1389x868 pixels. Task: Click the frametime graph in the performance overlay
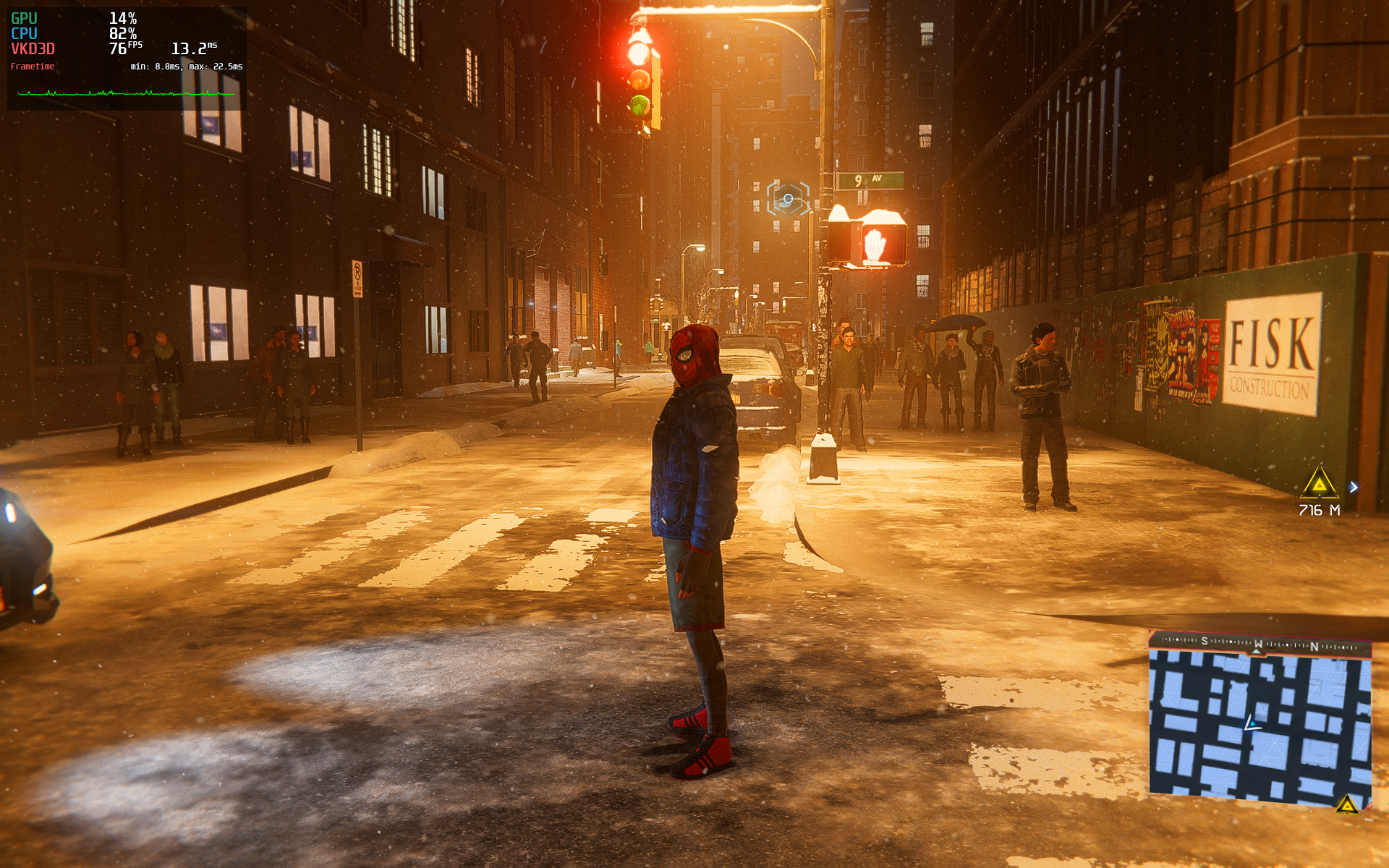point(127,93)
